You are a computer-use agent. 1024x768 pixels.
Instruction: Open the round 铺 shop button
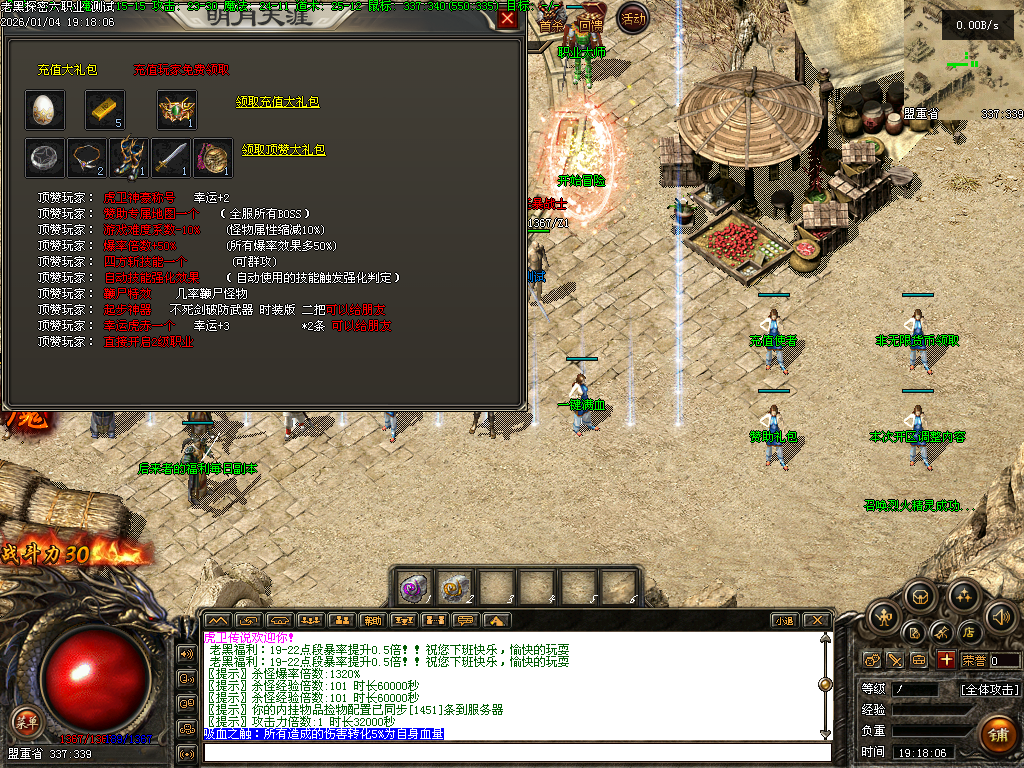tap(997, 735)
